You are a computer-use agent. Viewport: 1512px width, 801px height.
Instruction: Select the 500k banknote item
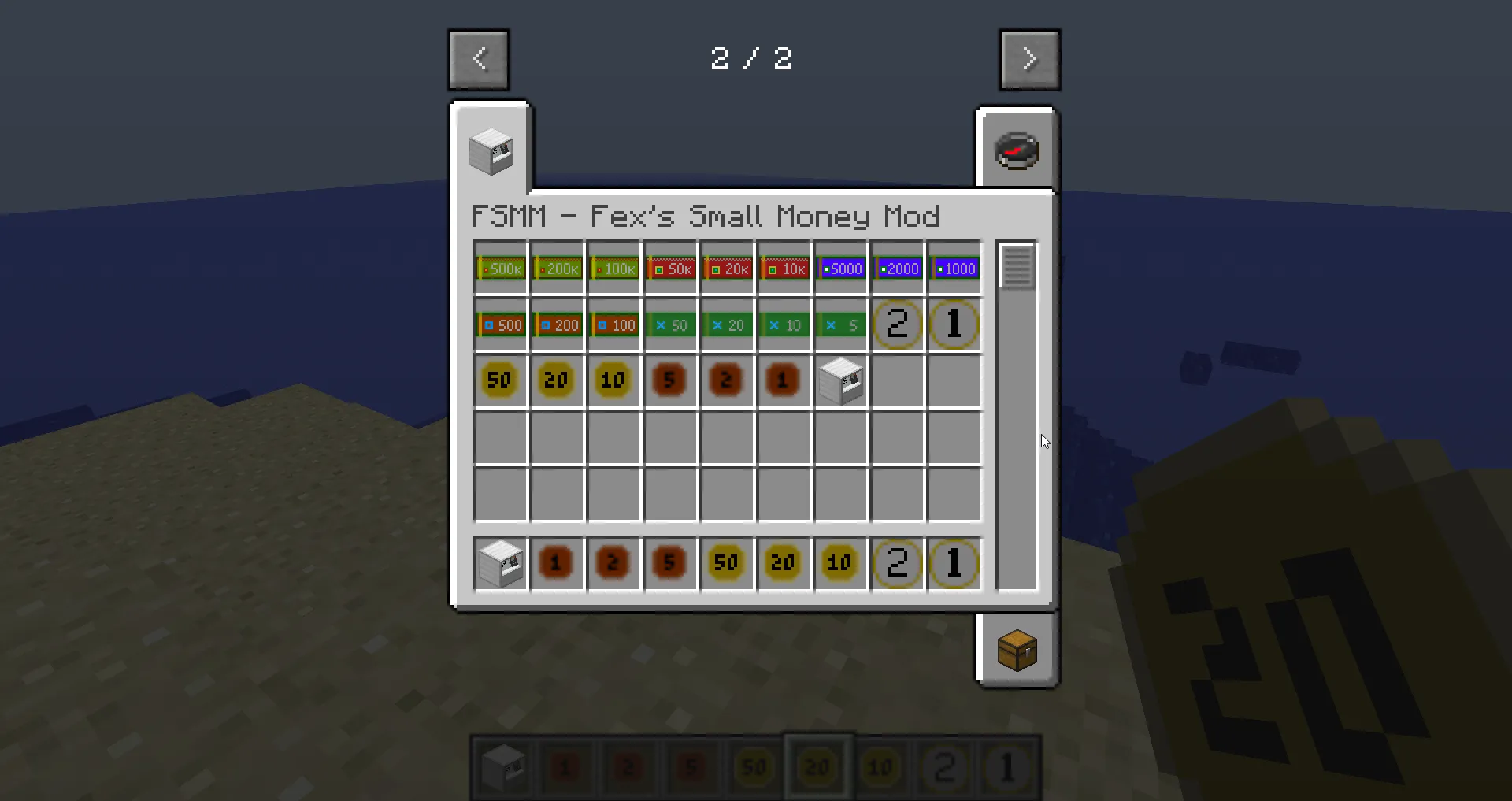[500, 268]
